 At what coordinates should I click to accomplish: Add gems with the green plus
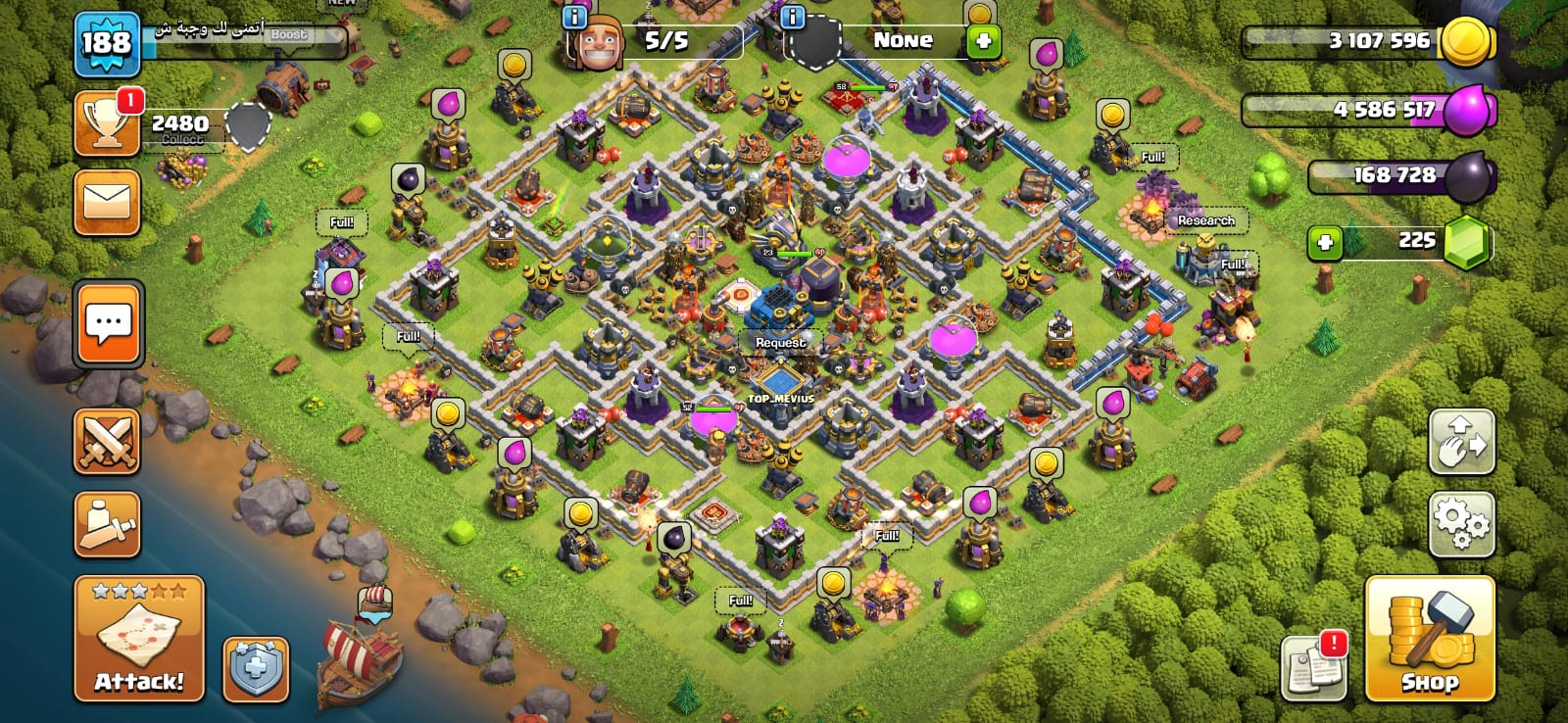[x=1325, y=241]
